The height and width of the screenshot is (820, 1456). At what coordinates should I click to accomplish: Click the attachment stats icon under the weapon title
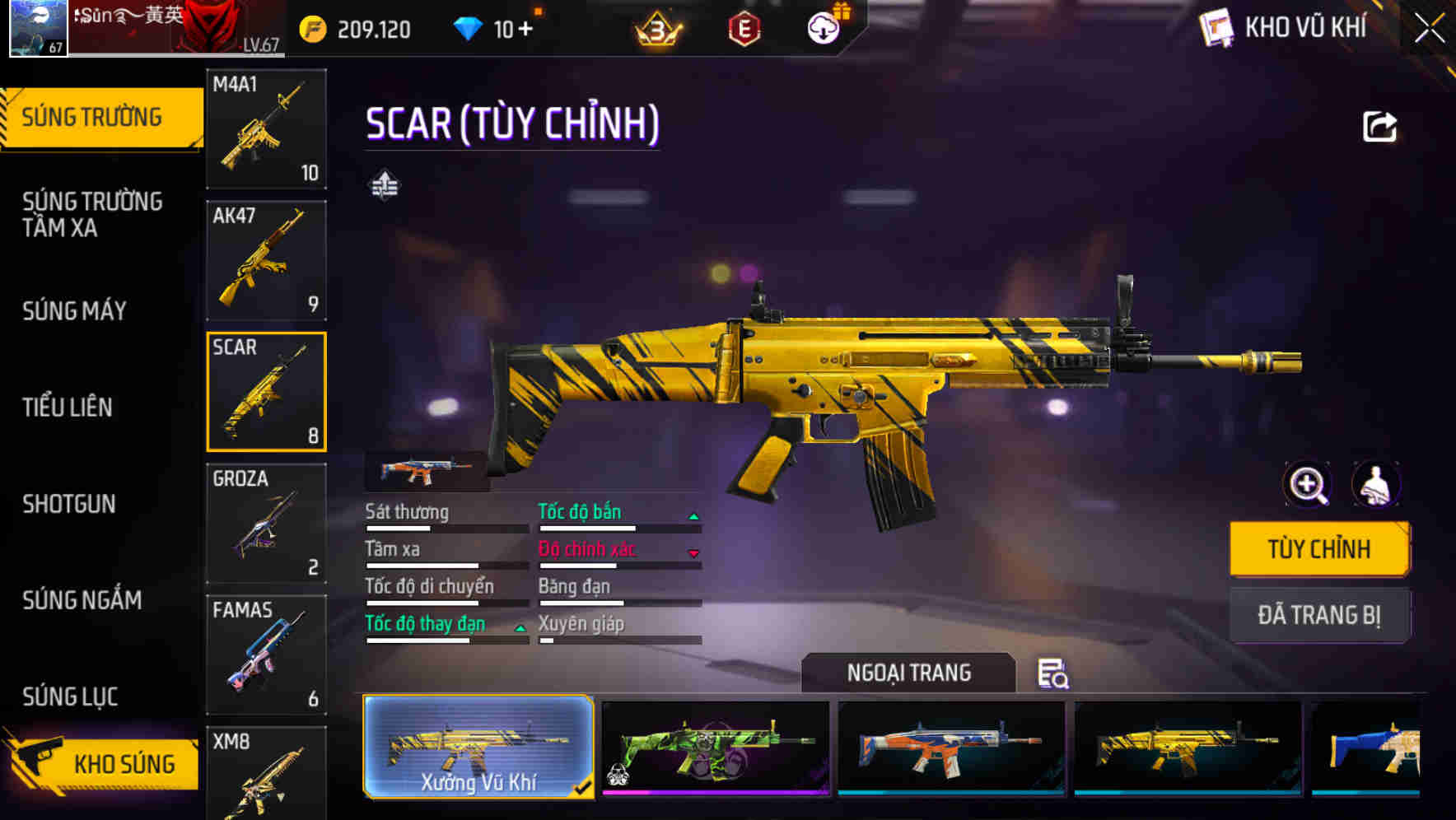385,186
